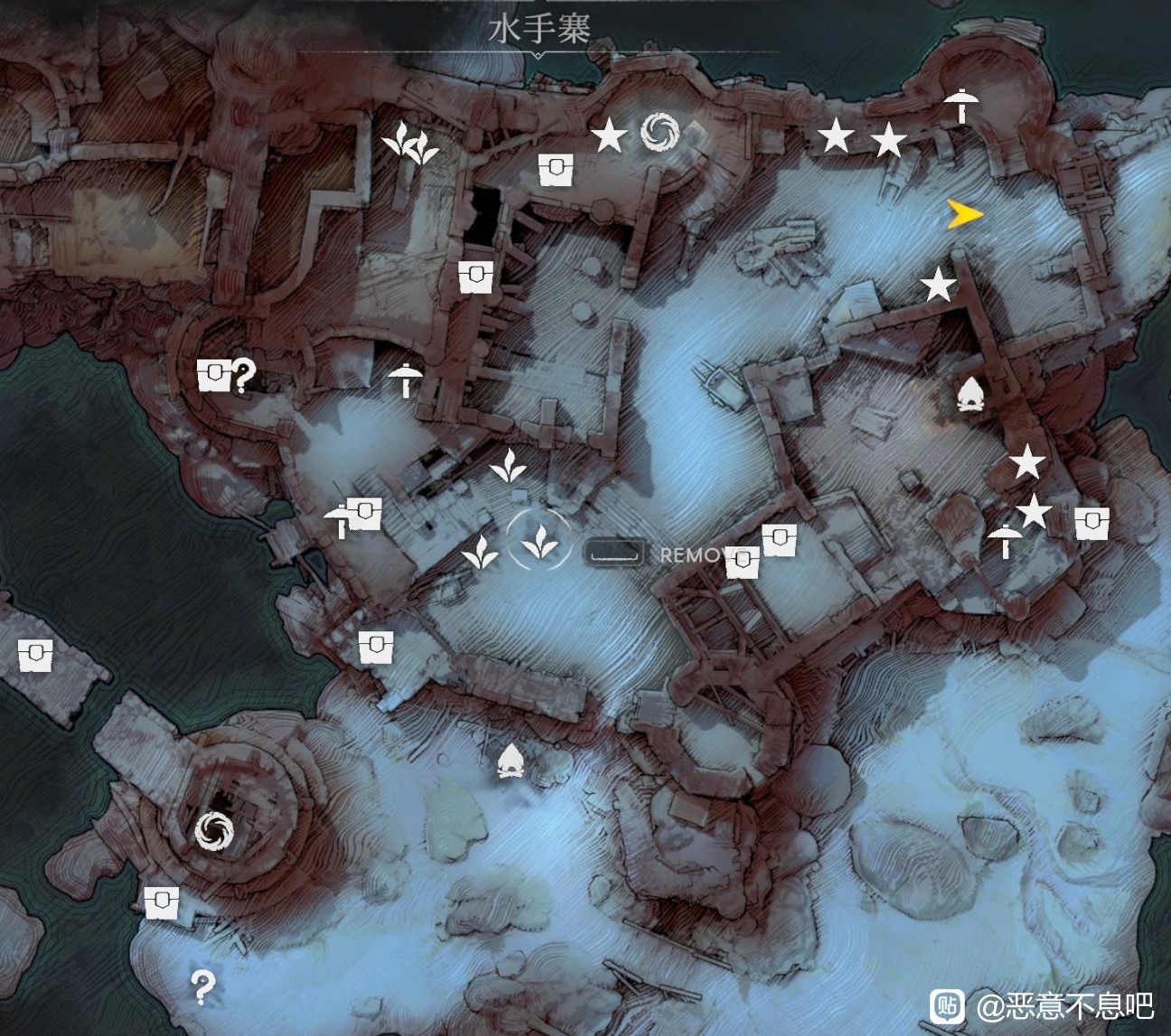Image resolution: width=1171 pixels, height=1036 pixels.
Task: Click the campfire icon on the eastern fortress
Action: (x=970, y=393)
